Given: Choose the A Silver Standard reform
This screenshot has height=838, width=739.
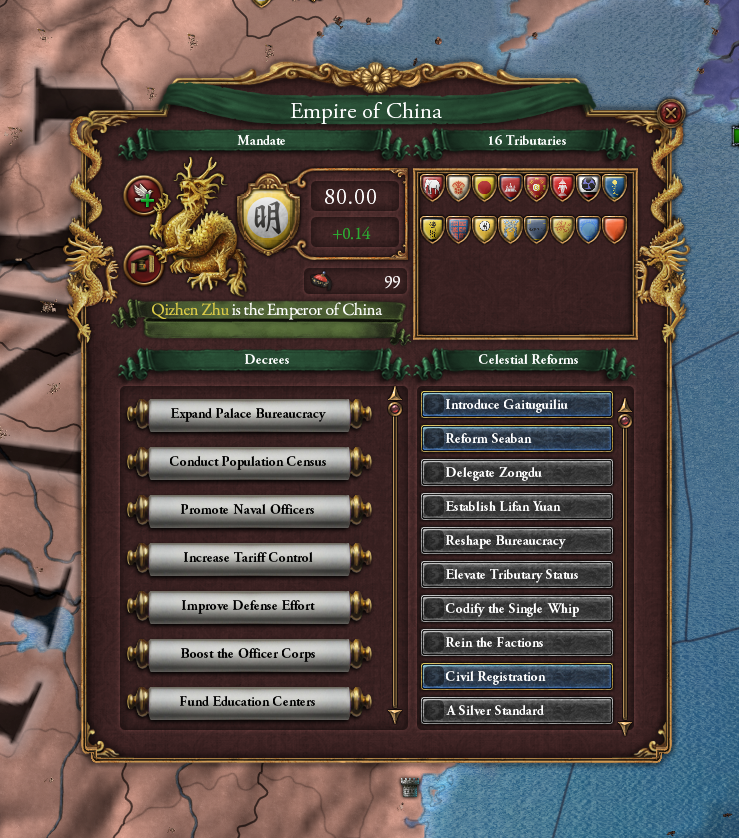Looking at the screenshot, I should (x=516, y=711).
